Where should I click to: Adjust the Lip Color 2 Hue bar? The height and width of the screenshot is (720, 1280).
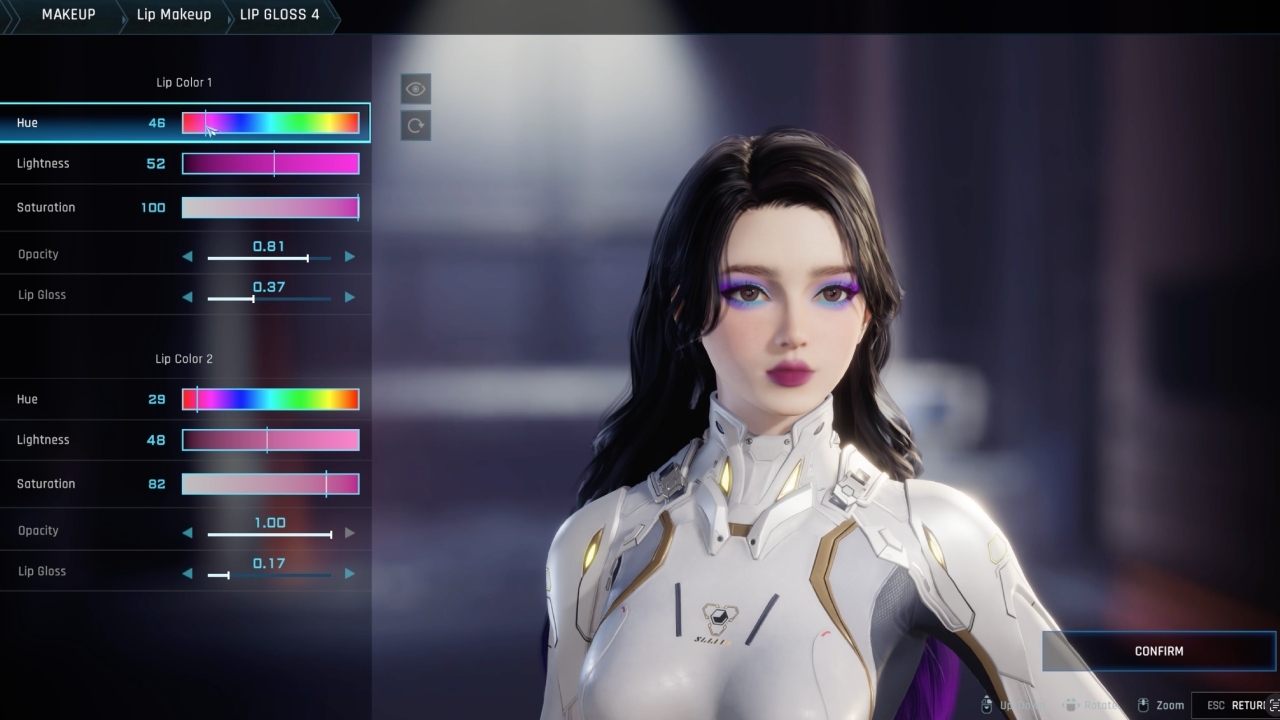coord(270,400)
